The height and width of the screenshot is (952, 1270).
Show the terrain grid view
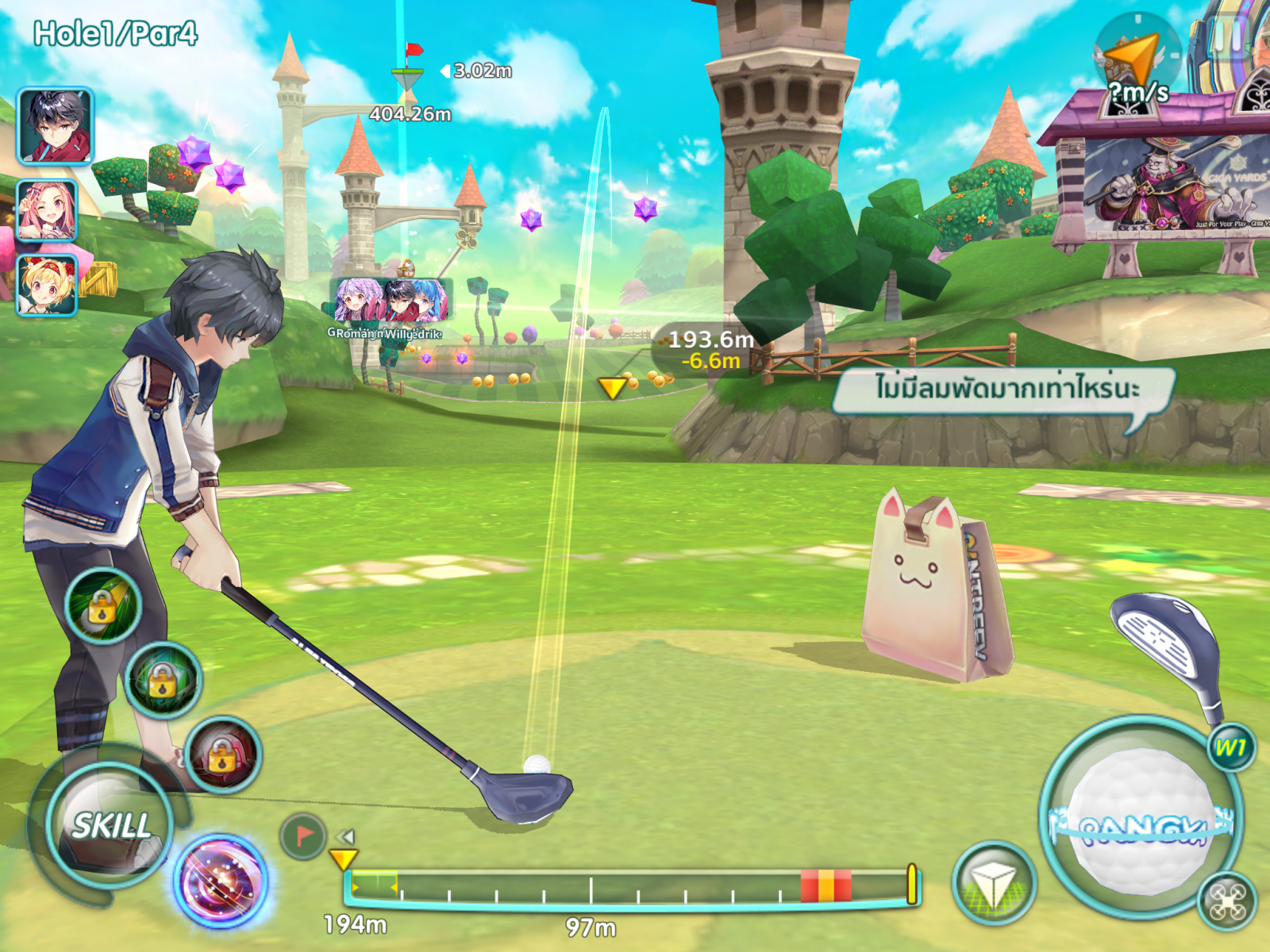click(994, 882)
